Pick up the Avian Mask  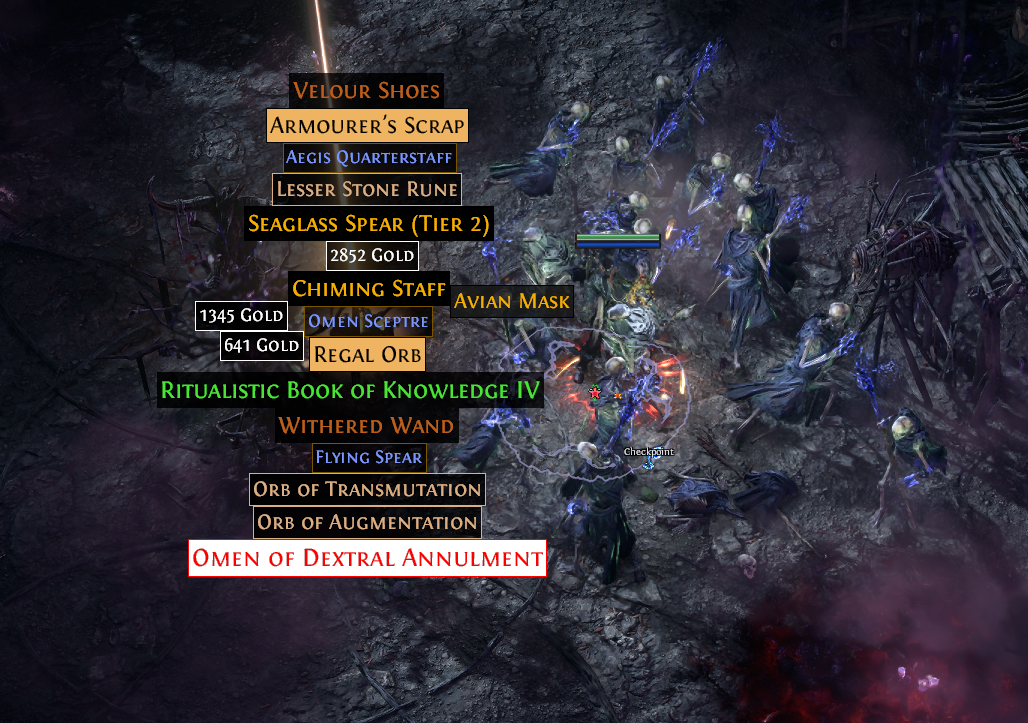pos(512,301)
